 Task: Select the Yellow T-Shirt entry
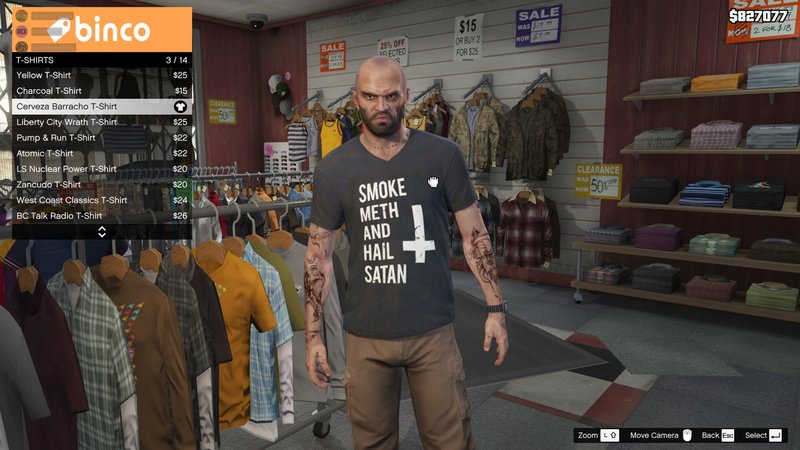click(100, 75)
